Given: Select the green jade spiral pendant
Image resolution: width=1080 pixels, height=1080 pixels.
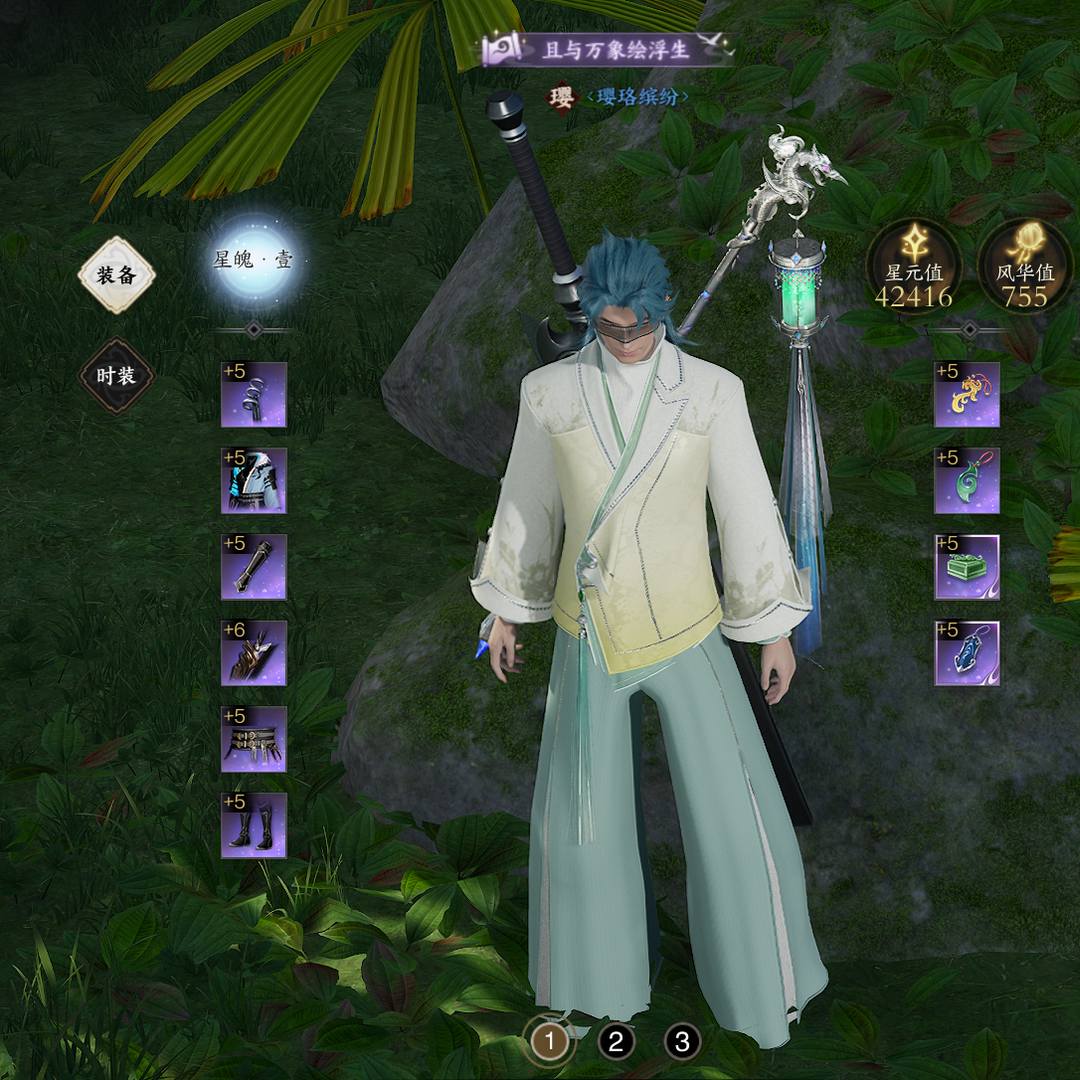Looking at the screenshot, I should point(967,481).
